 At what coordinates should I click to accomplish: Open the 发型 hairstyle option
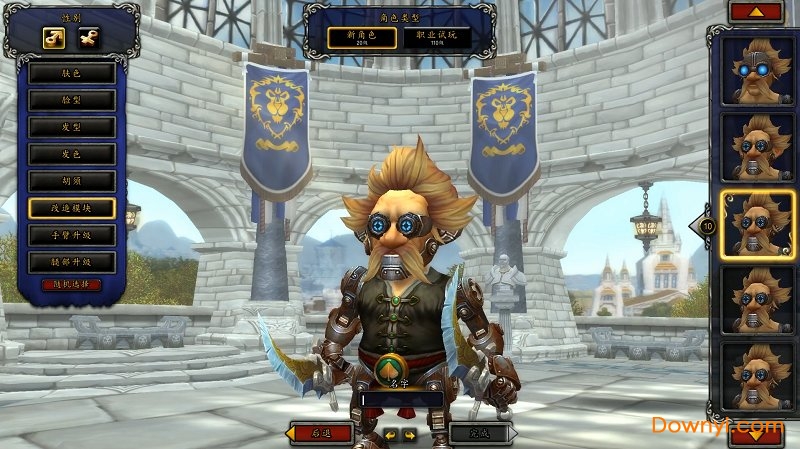71,127
